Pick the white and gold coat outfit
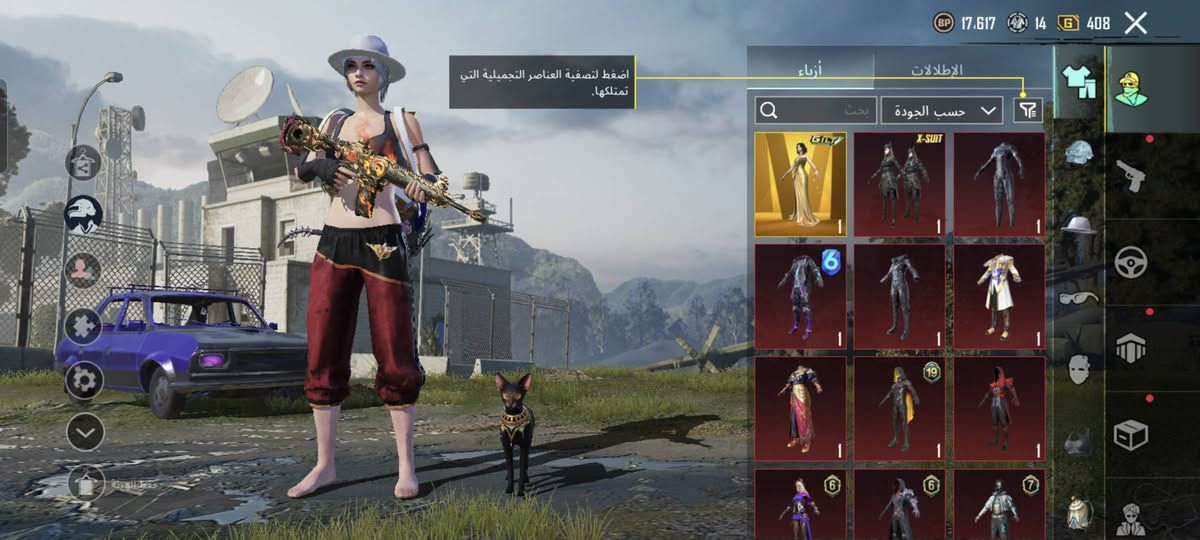Image resolution: width=1200 pixels, height=540 pixels. (998, 296)
